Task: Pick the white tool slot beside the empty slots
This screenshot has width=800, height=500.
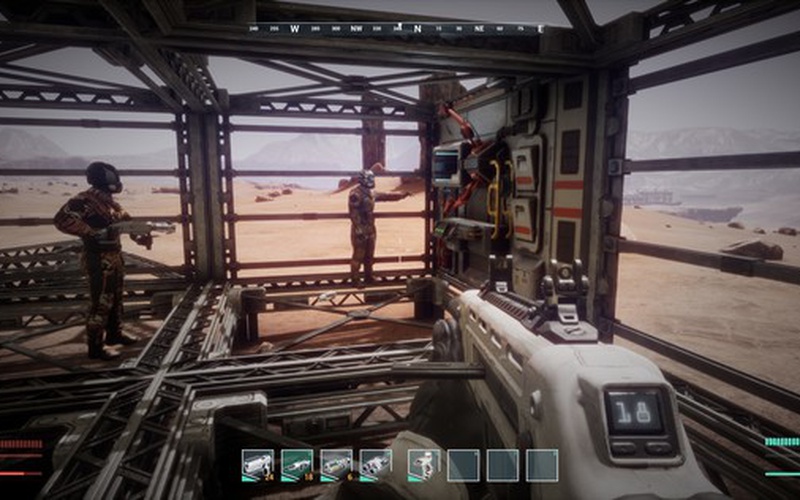Action: [x=423, y=464]
